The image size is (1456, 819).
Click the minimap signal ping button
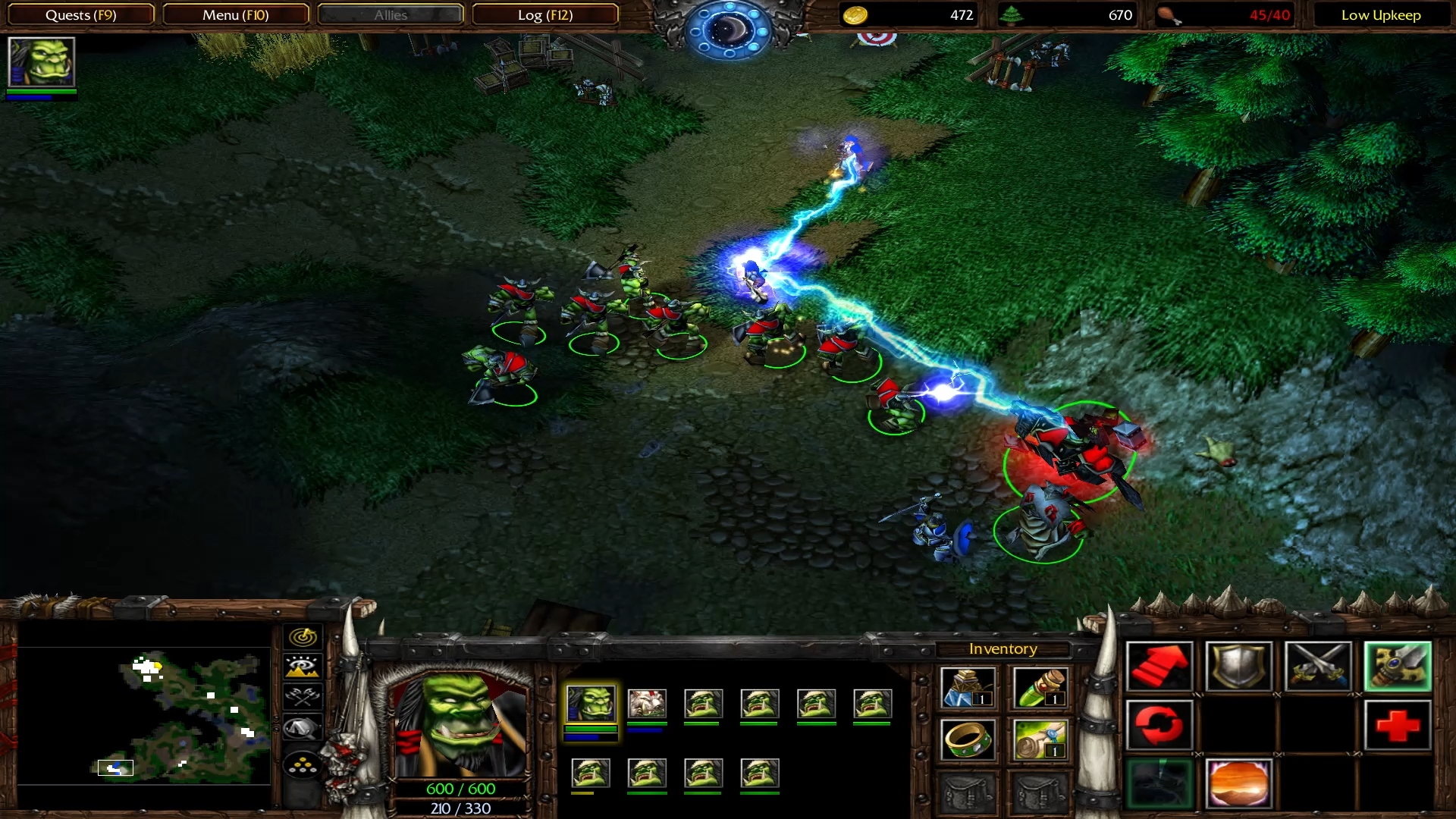[303, 637]
